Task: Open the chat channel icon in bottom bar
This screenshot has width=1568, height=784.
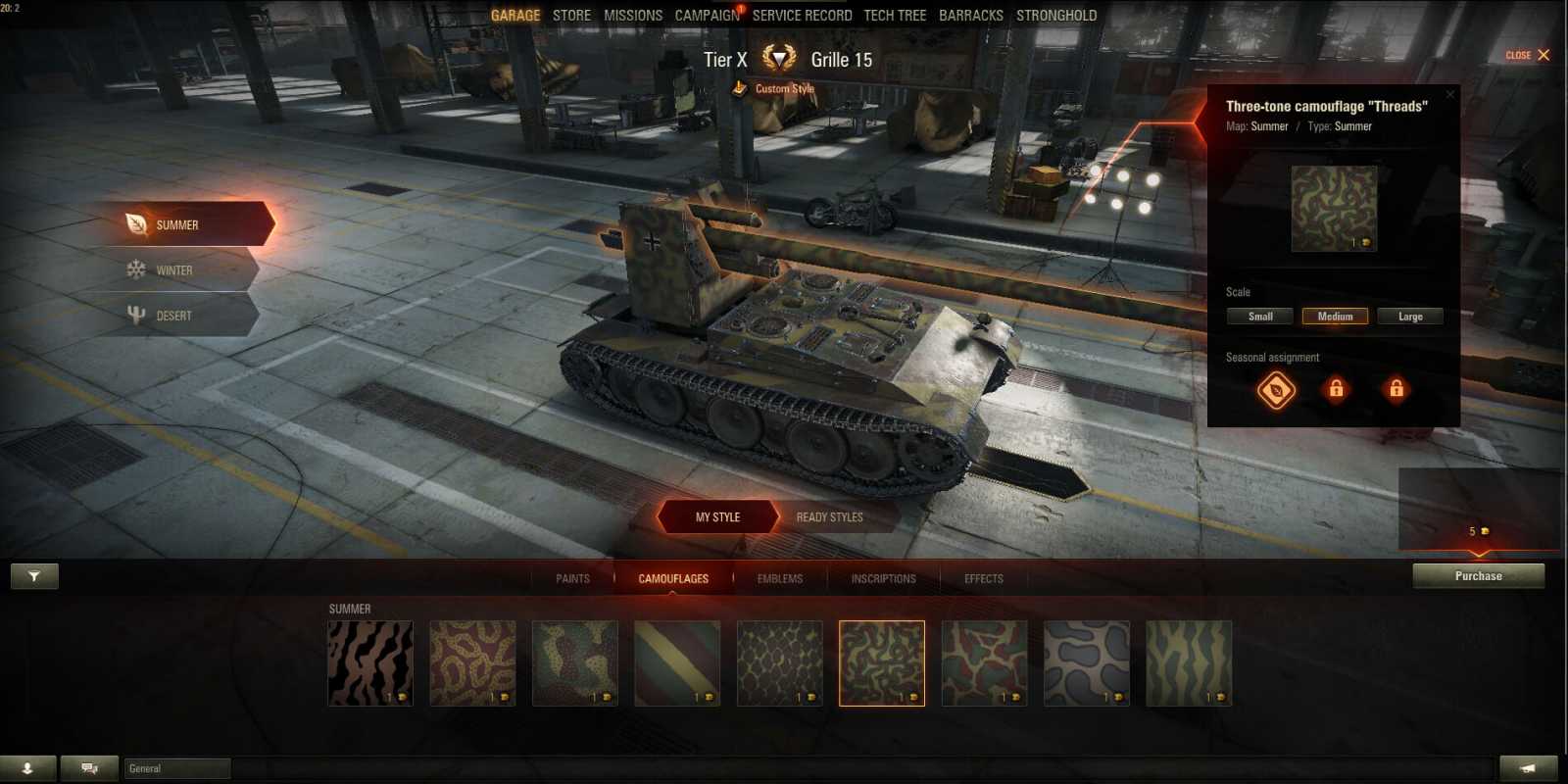Action: pyautogui.click(x=88, y=768)
